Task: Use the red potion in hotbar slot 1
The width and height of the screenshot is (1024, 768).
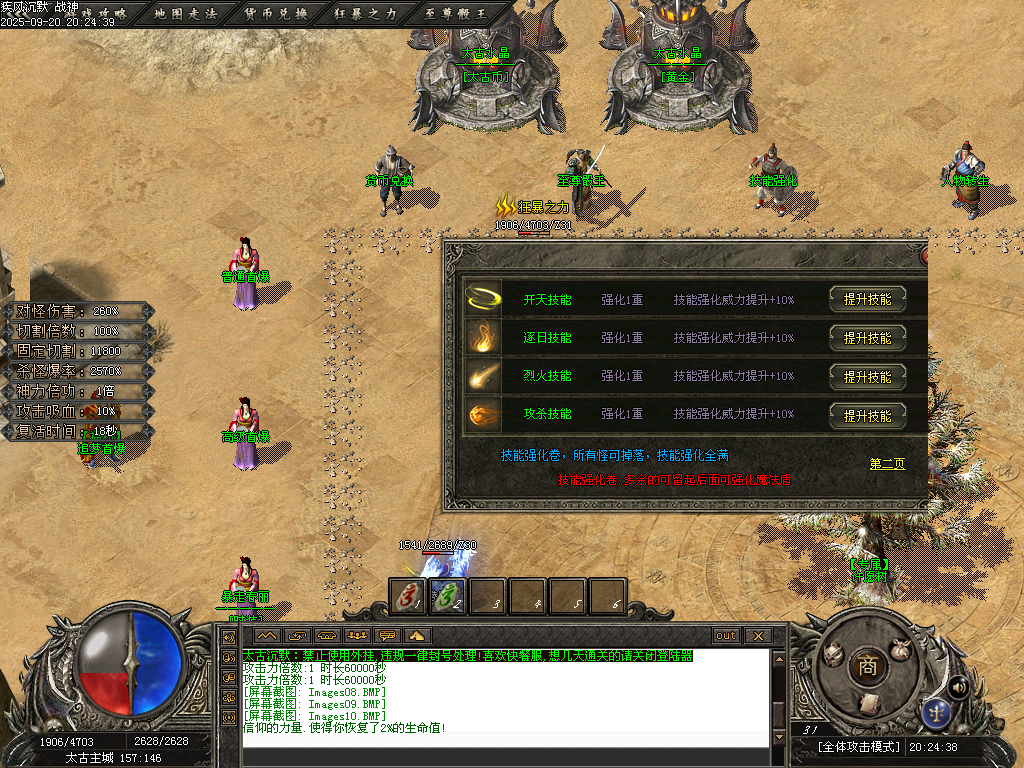Action: coord(407,596)
